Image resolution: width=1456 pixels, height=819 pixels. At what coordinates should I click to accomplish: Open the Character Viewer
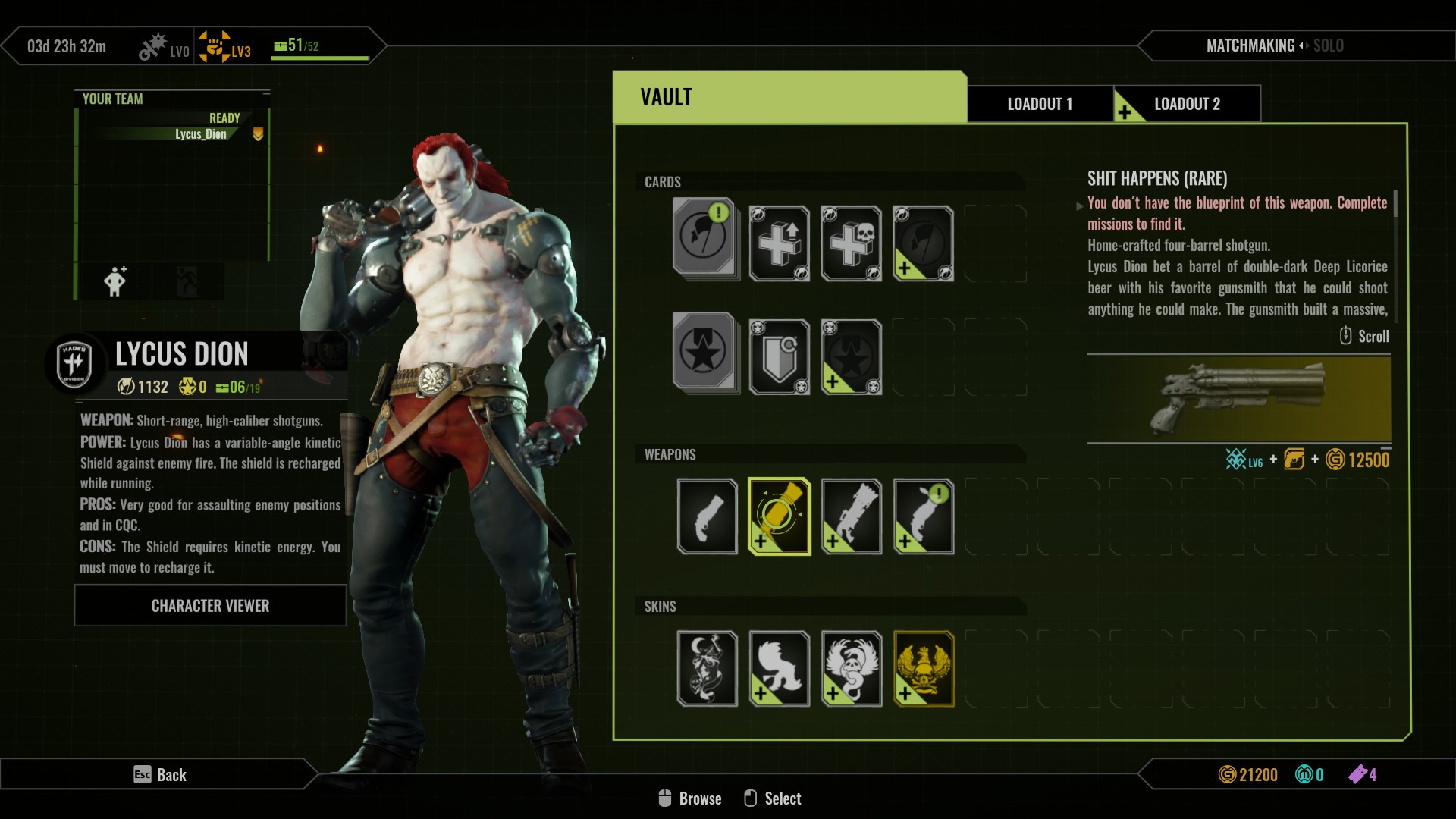(210, 606)
